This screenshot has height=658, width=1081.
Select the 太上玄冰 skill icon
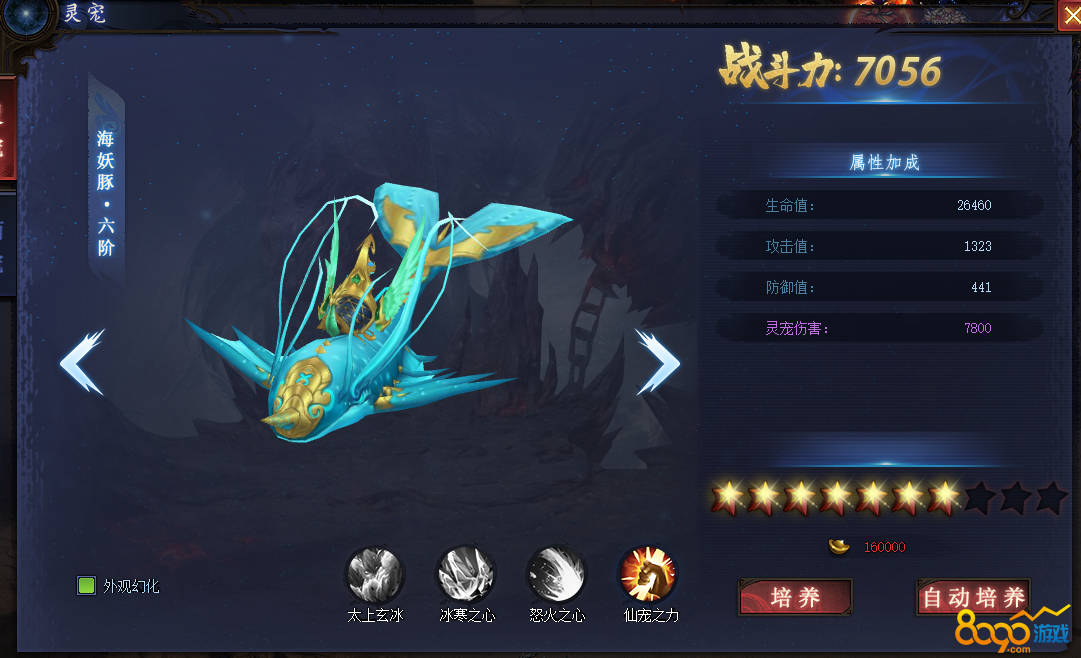(x=374, y=575)
